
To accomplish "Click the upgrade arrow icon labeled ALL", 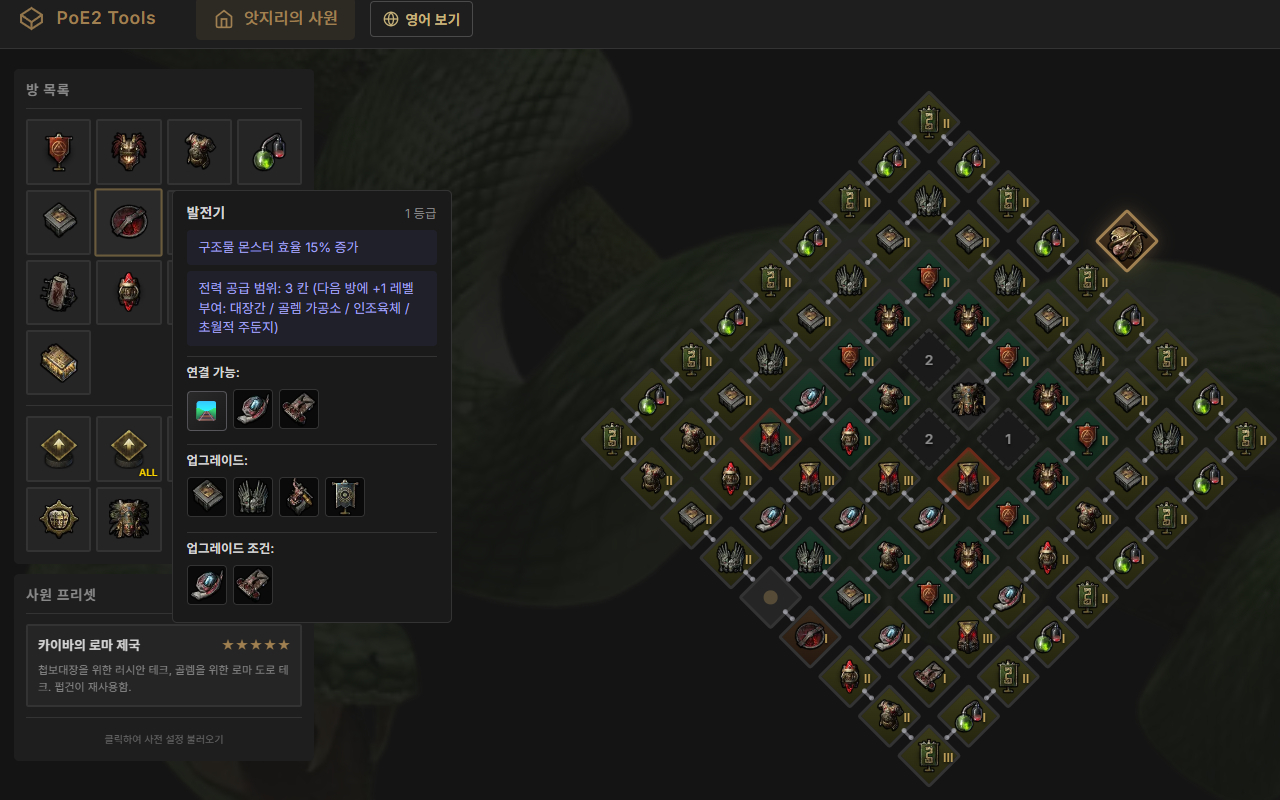I will coord(128,448).
